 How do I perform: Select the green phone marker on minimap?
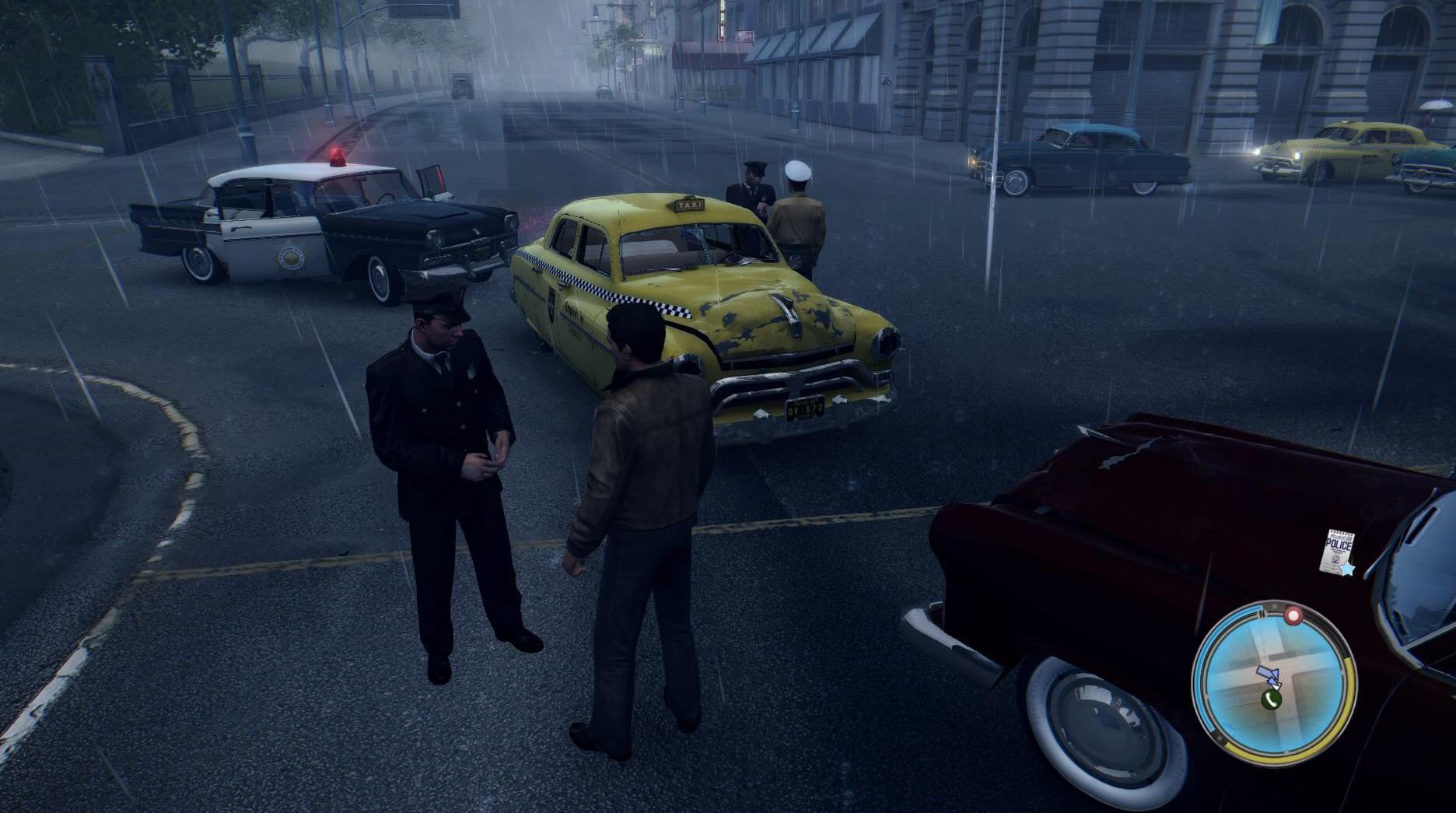click(1272, 699)
